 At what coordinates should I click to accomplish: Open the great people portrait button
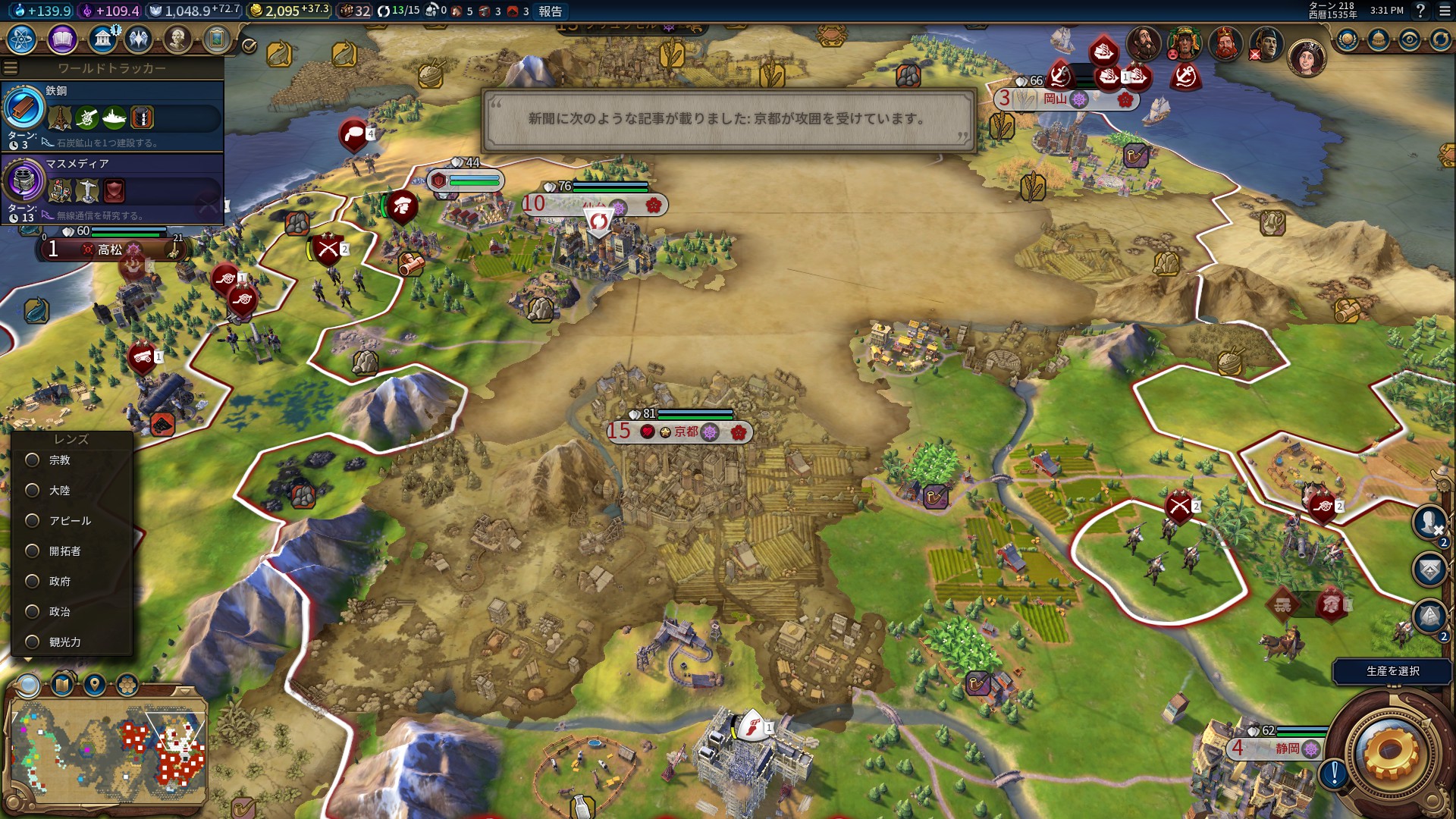[x=177, y=39]
